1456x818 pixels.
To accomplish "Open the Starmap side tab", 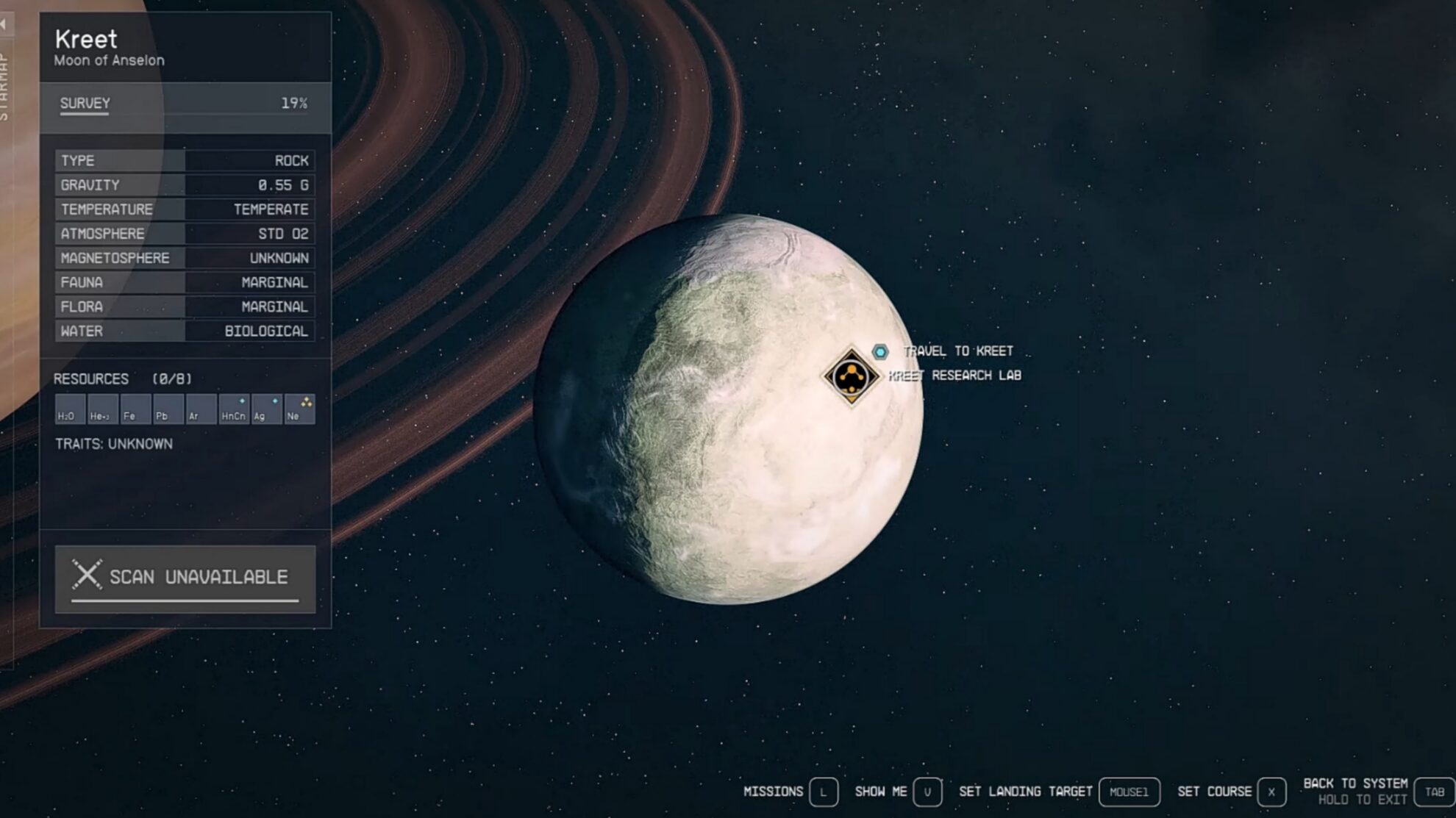I will point(4,85).
